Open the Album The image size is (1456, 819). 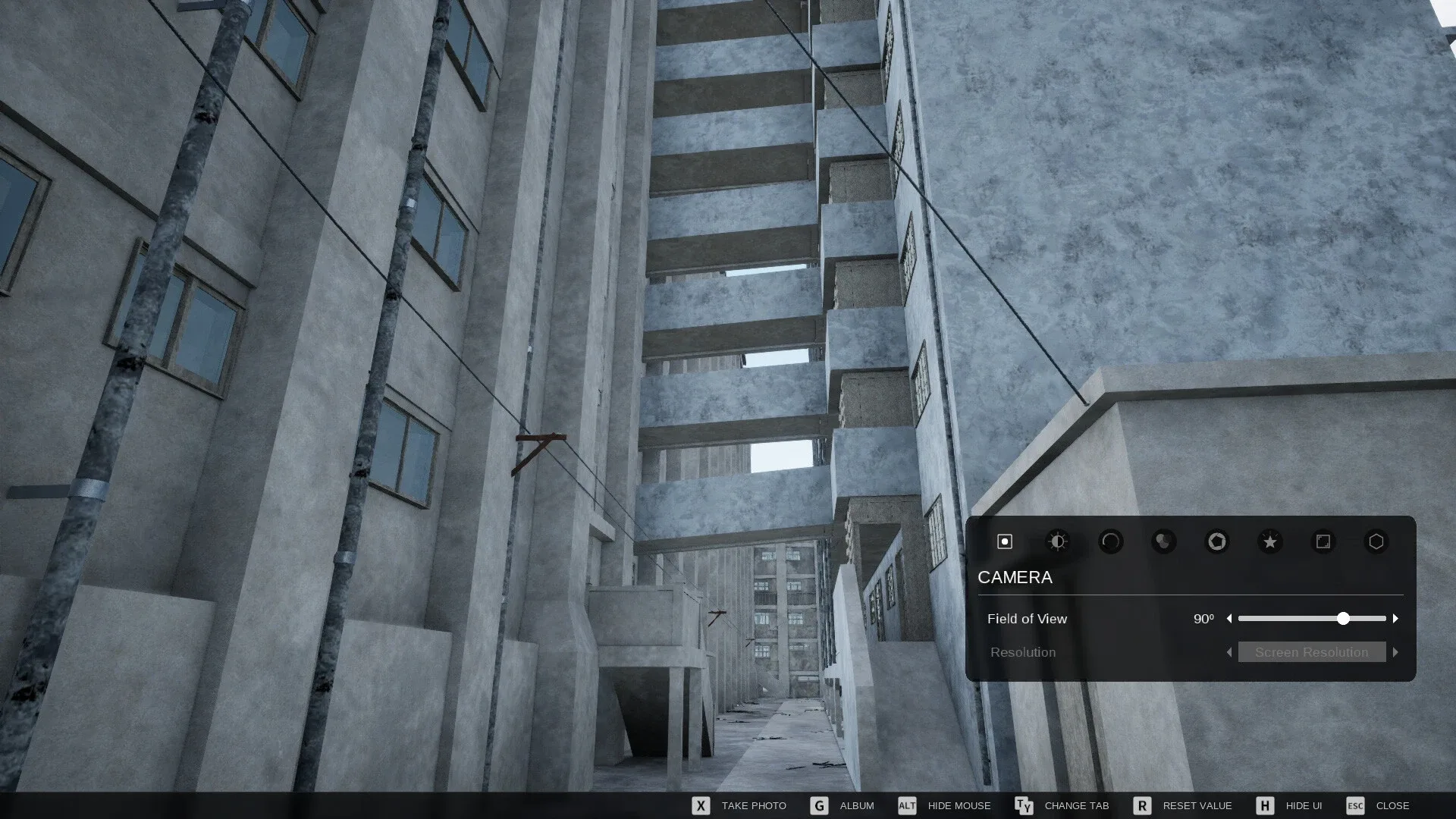click(x=858, y=805)
